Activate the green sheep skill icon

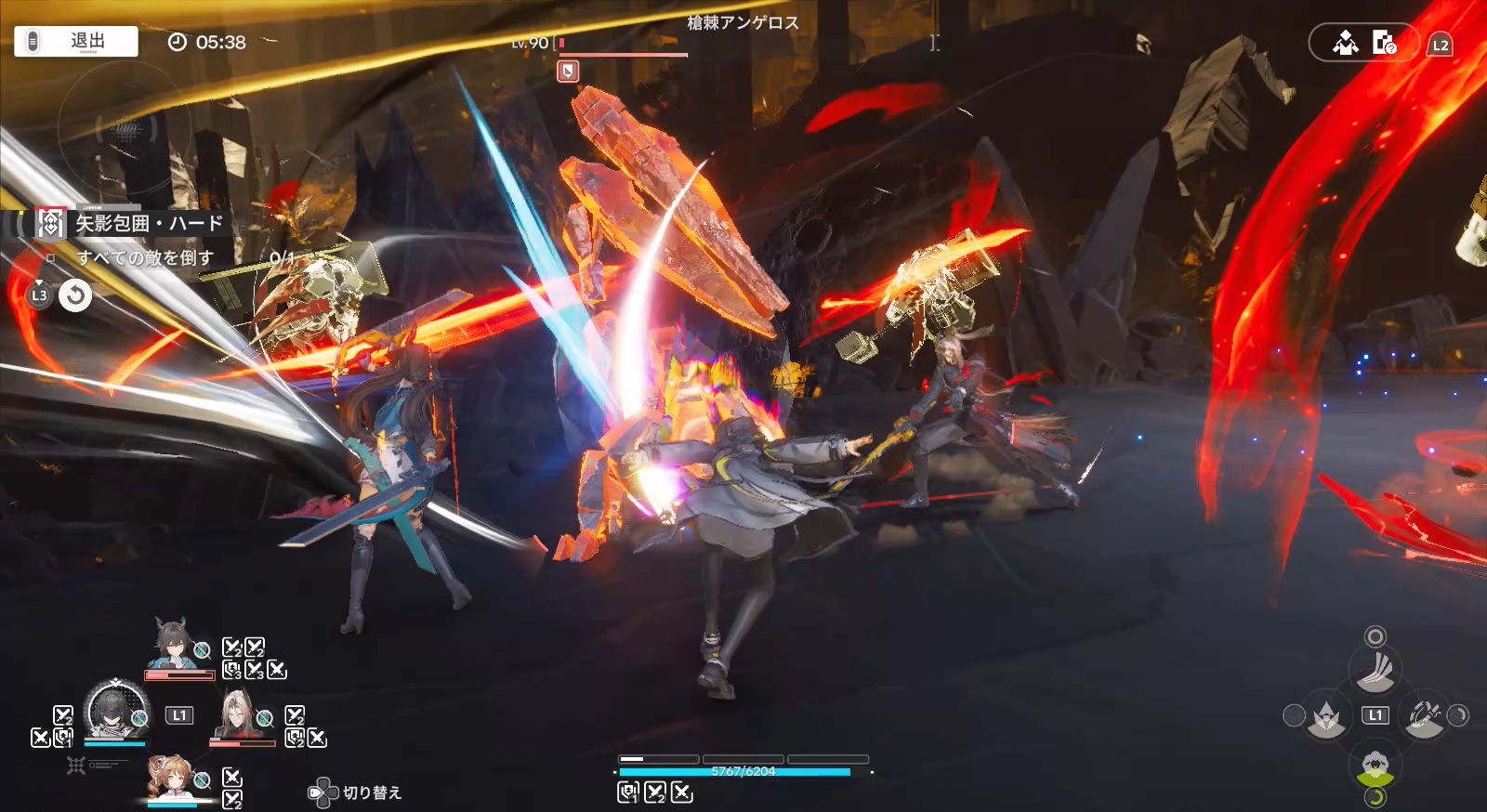1375,766
